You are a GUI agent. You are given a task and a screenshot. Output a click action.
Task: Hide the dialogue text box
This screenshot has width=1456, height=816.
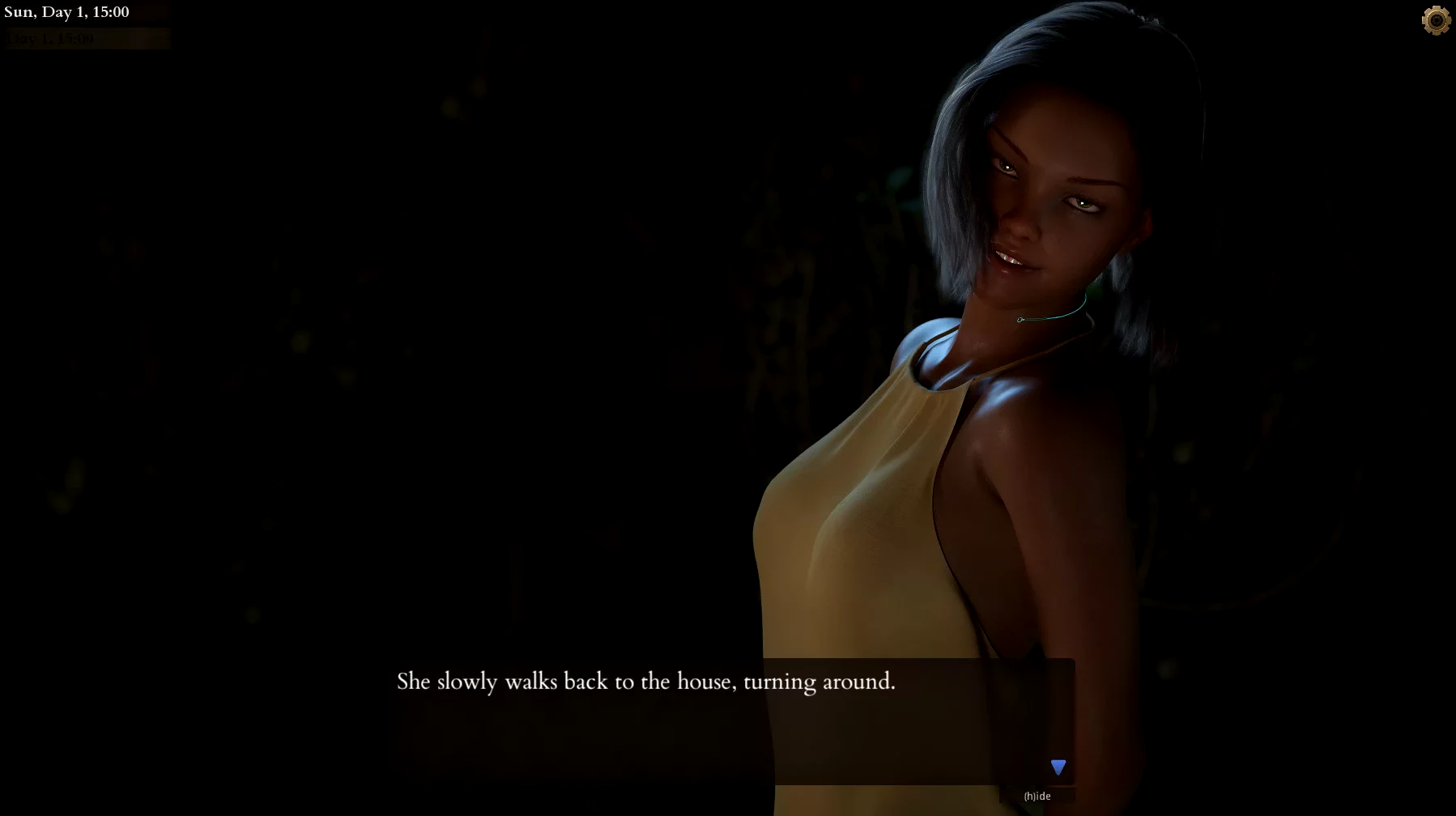1037,796
